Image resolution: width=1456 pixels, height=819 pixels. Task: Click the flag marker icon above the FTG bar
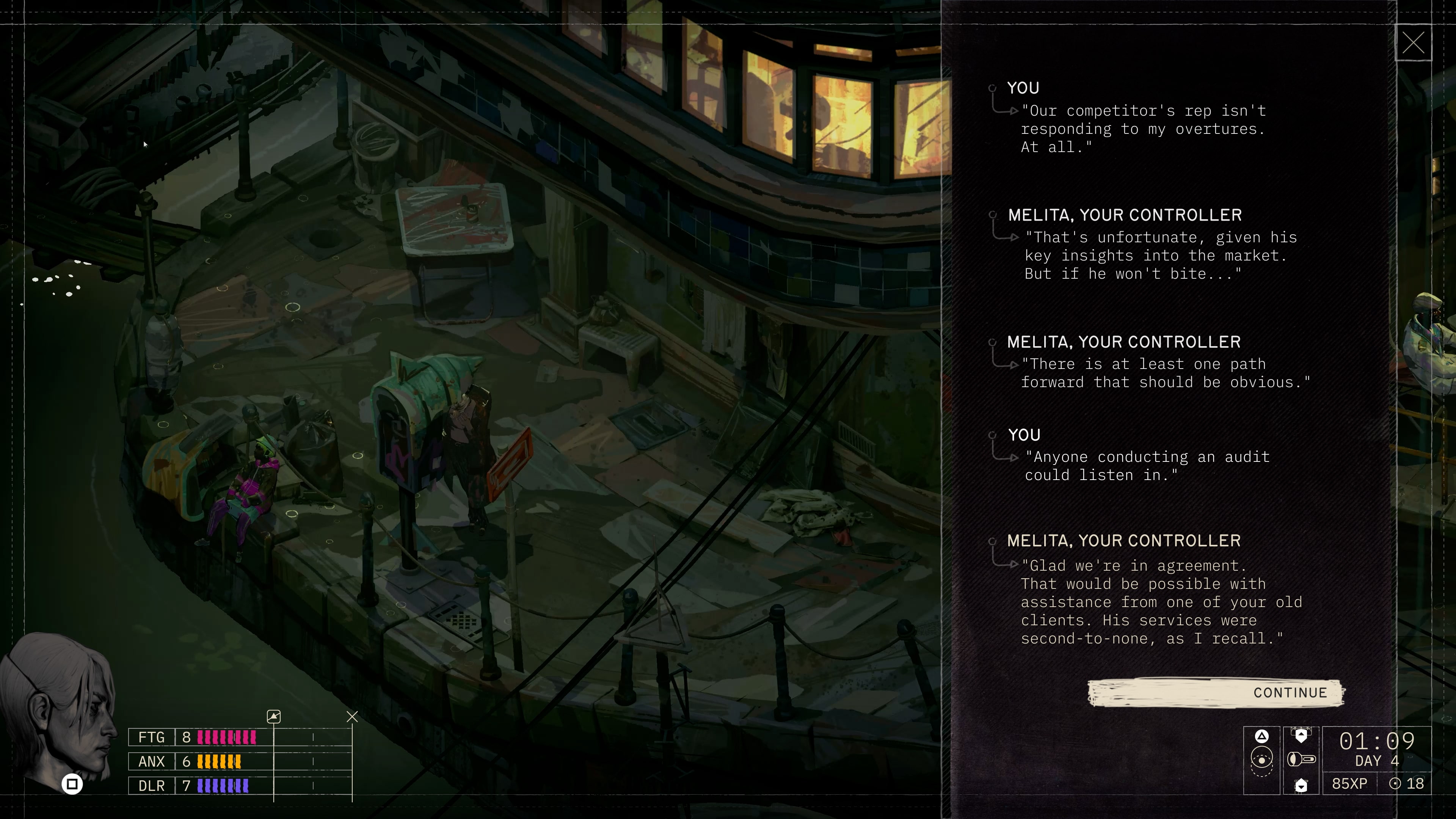[x=273, y=716]
